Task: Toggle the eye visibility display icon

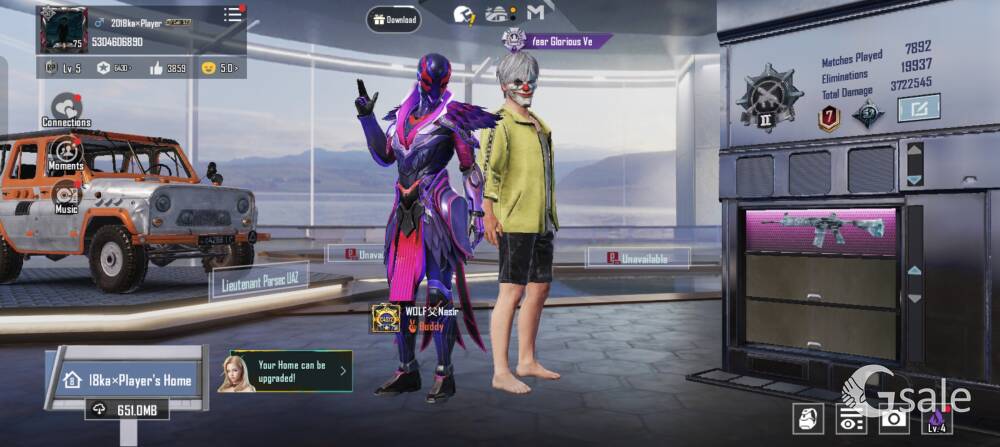Action: pos(850,419)
